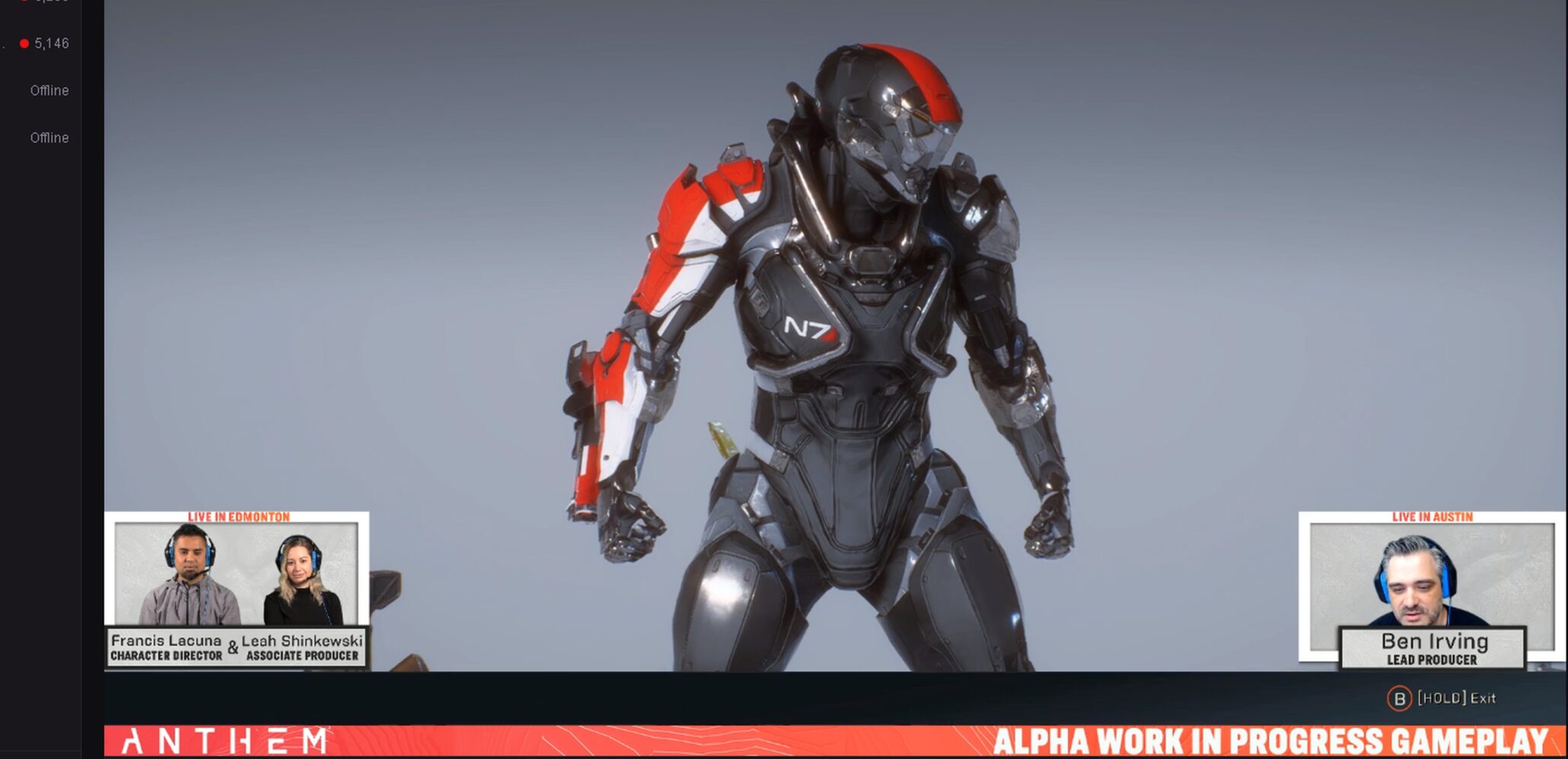1568x759 pixels.
Task: Select the second Offline channel in the sidebar
Action: tap(49, 138)
